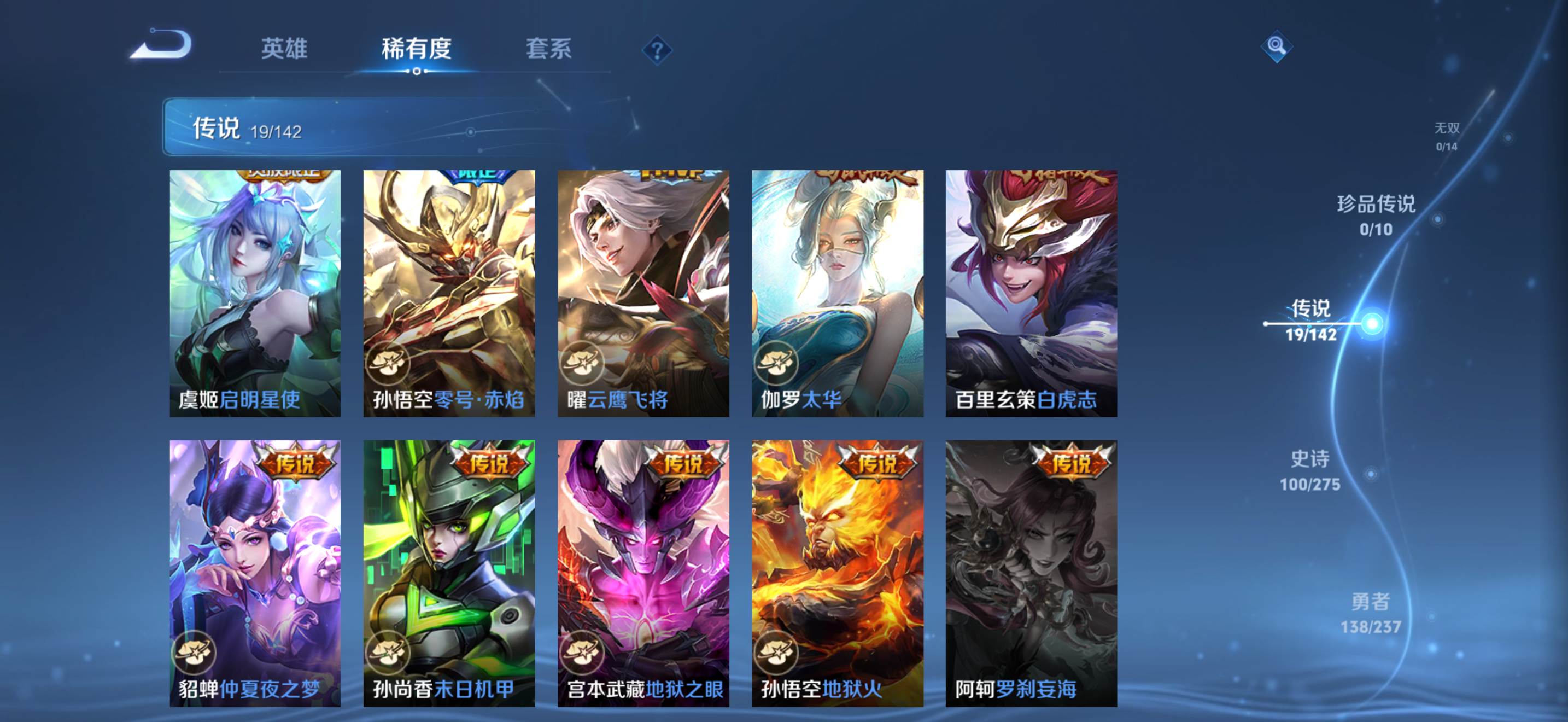
Task: Click the question mark help icon
Action: click(656, 51)
